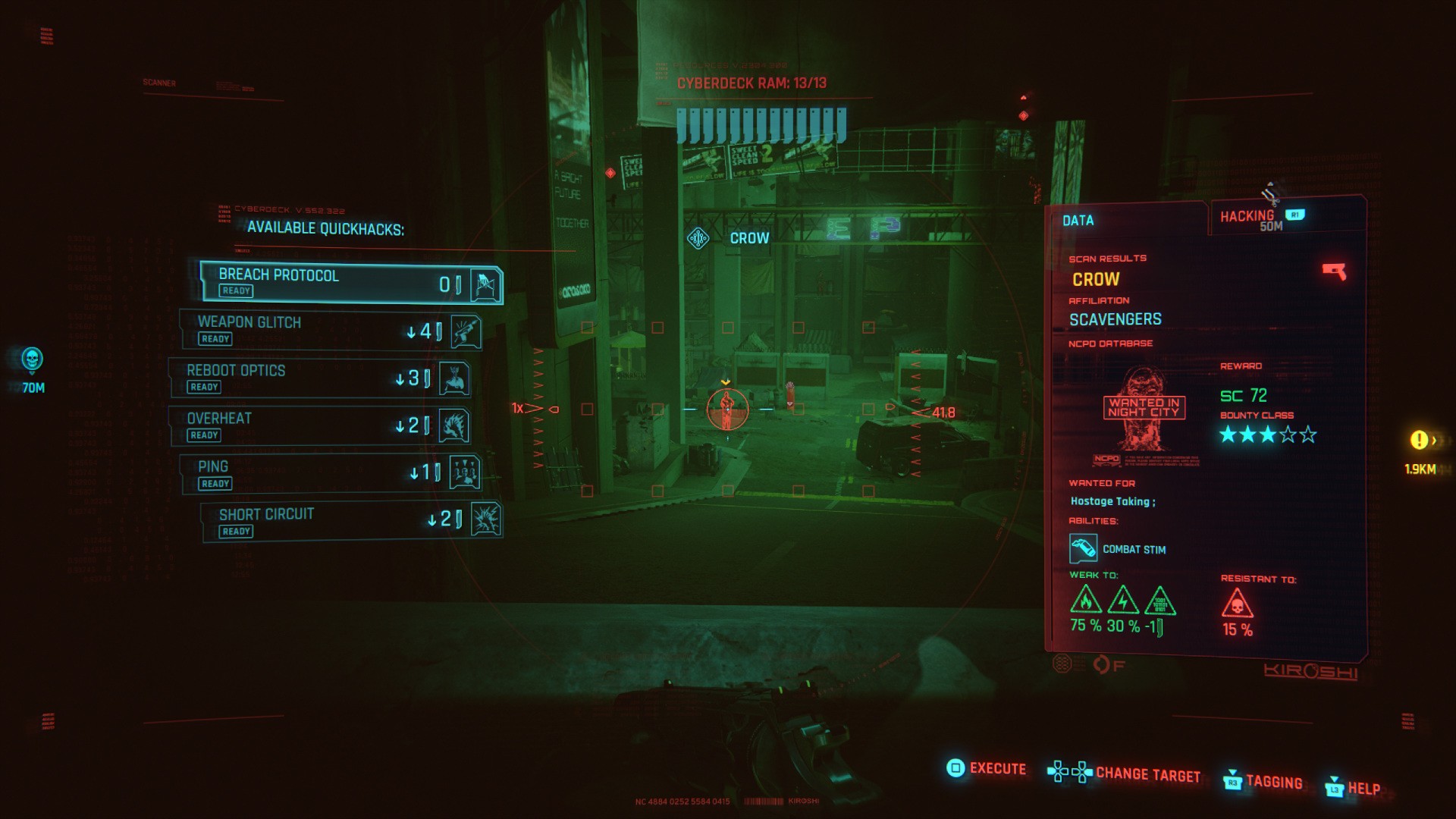The height and width of the screenshot is (819, 1456).
Task: Click the yellow quest objective marker
Action: pos(1419,440)
